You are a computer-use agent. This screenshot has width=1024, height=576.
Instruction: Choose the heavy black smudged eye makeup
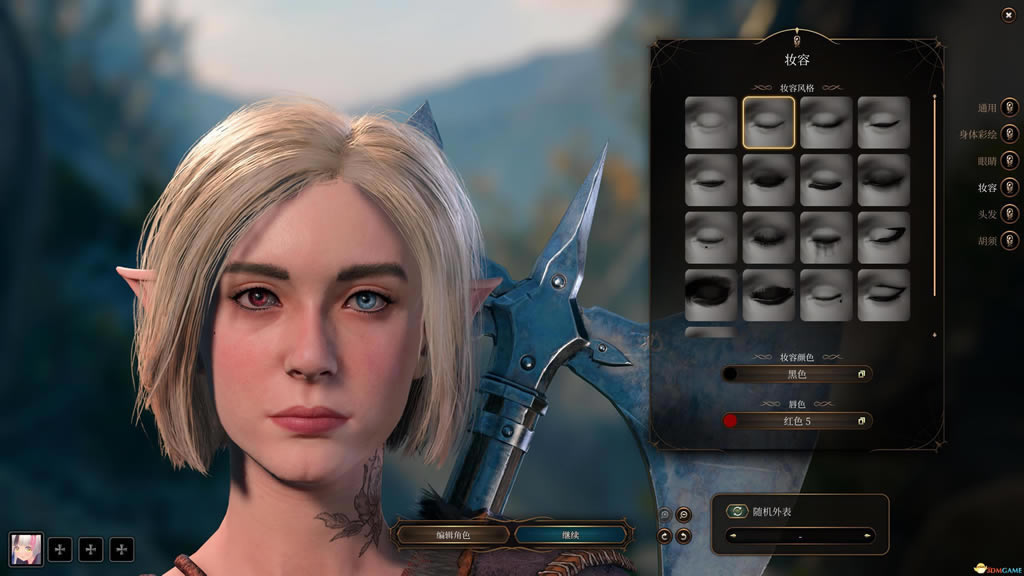pyautogui.click(x=711, y=295)
